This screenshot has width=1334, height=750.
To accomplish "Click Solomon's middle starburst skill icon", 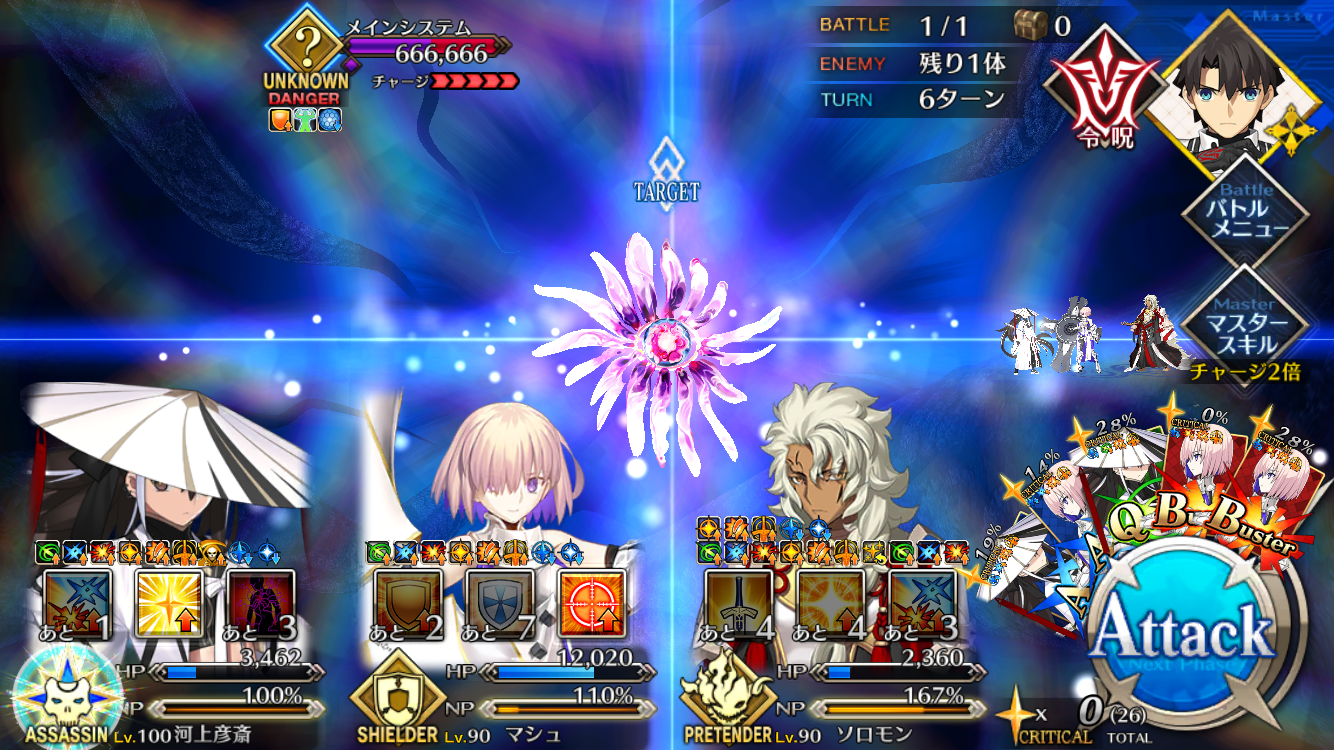I will pyautogui.click(x=830, y=603).
